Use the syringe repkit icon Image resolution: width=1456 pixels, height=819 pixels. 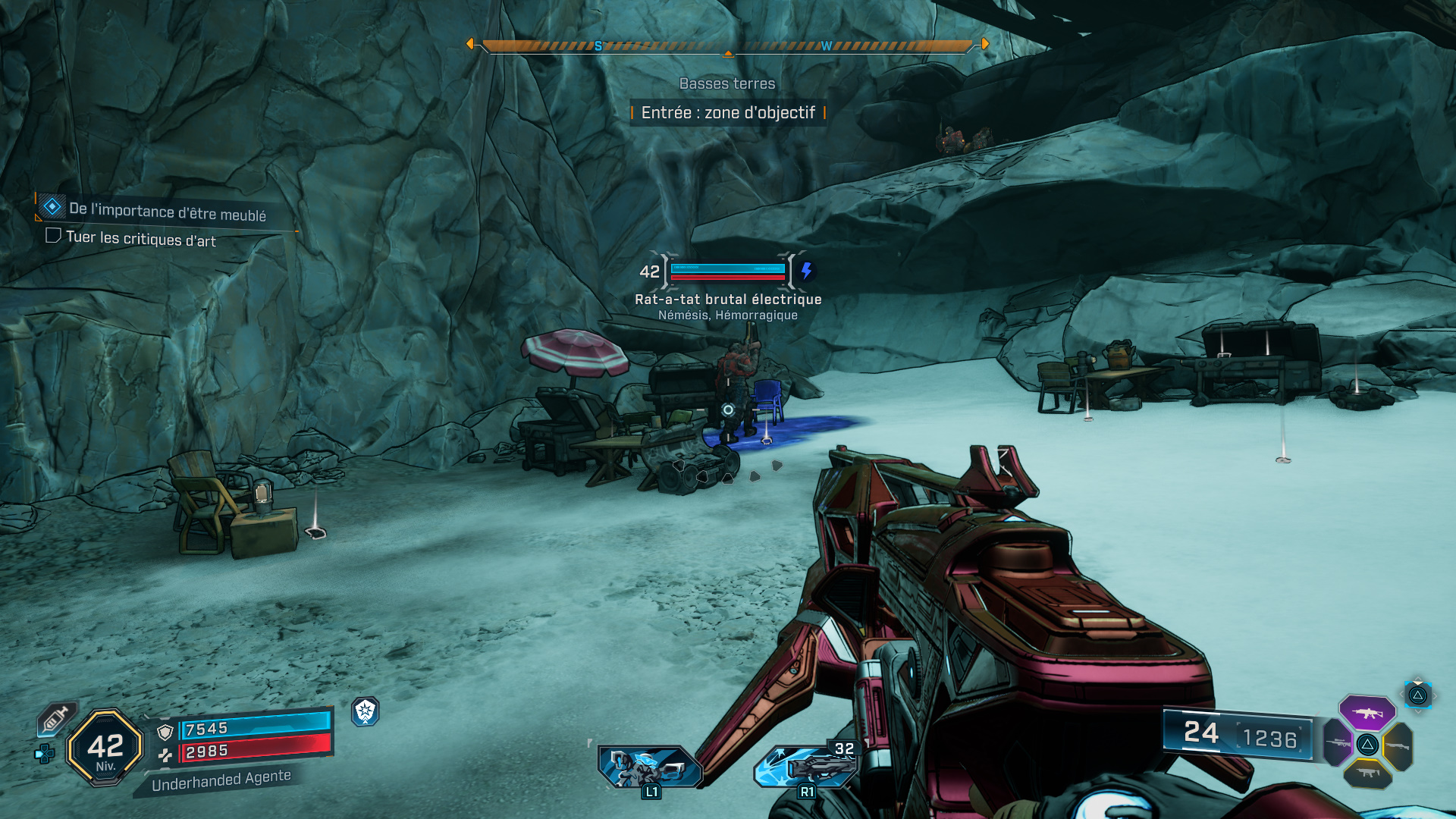point(56,718)
